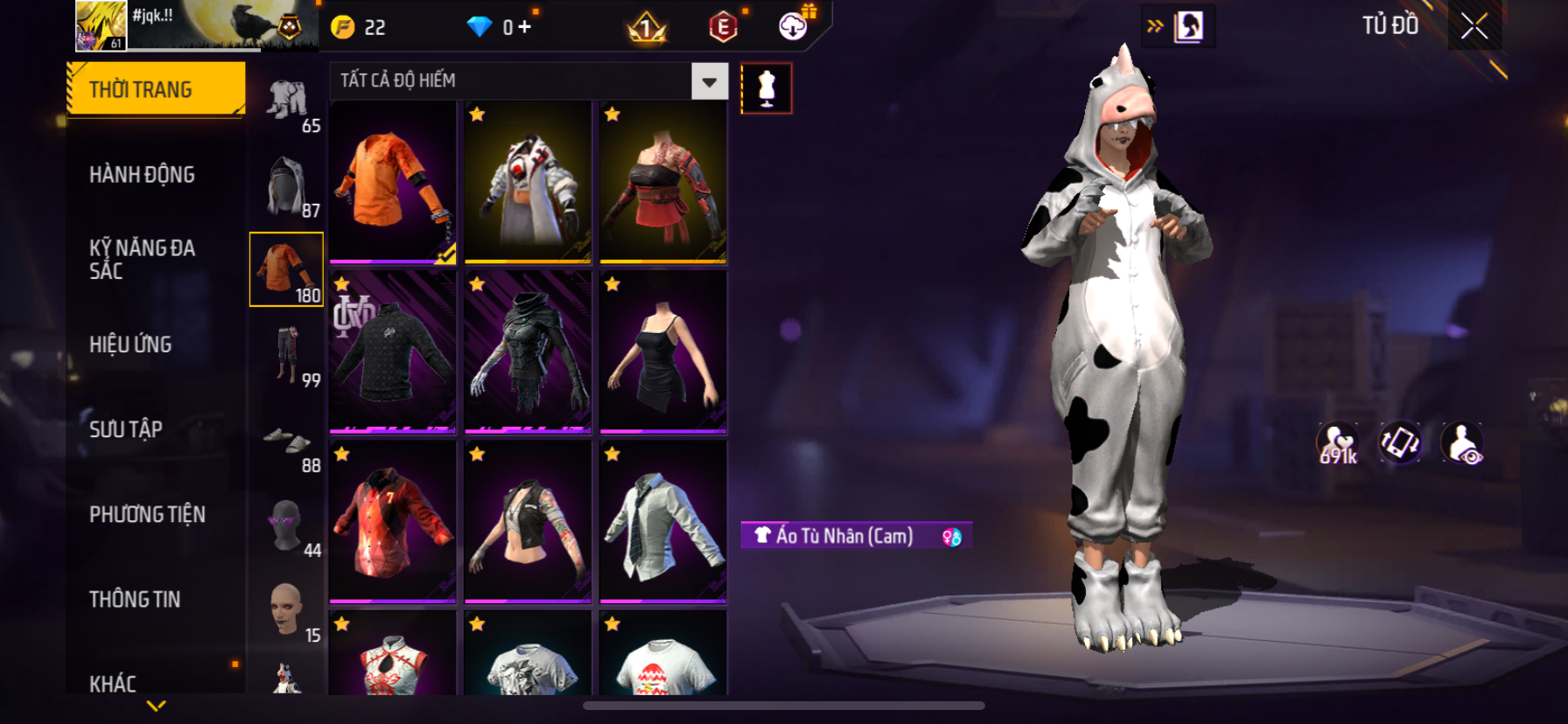The width and height of the screenshot is (1568, 724).
Task: Open the pants category with 99 items
Action: (x=287, y=356)
